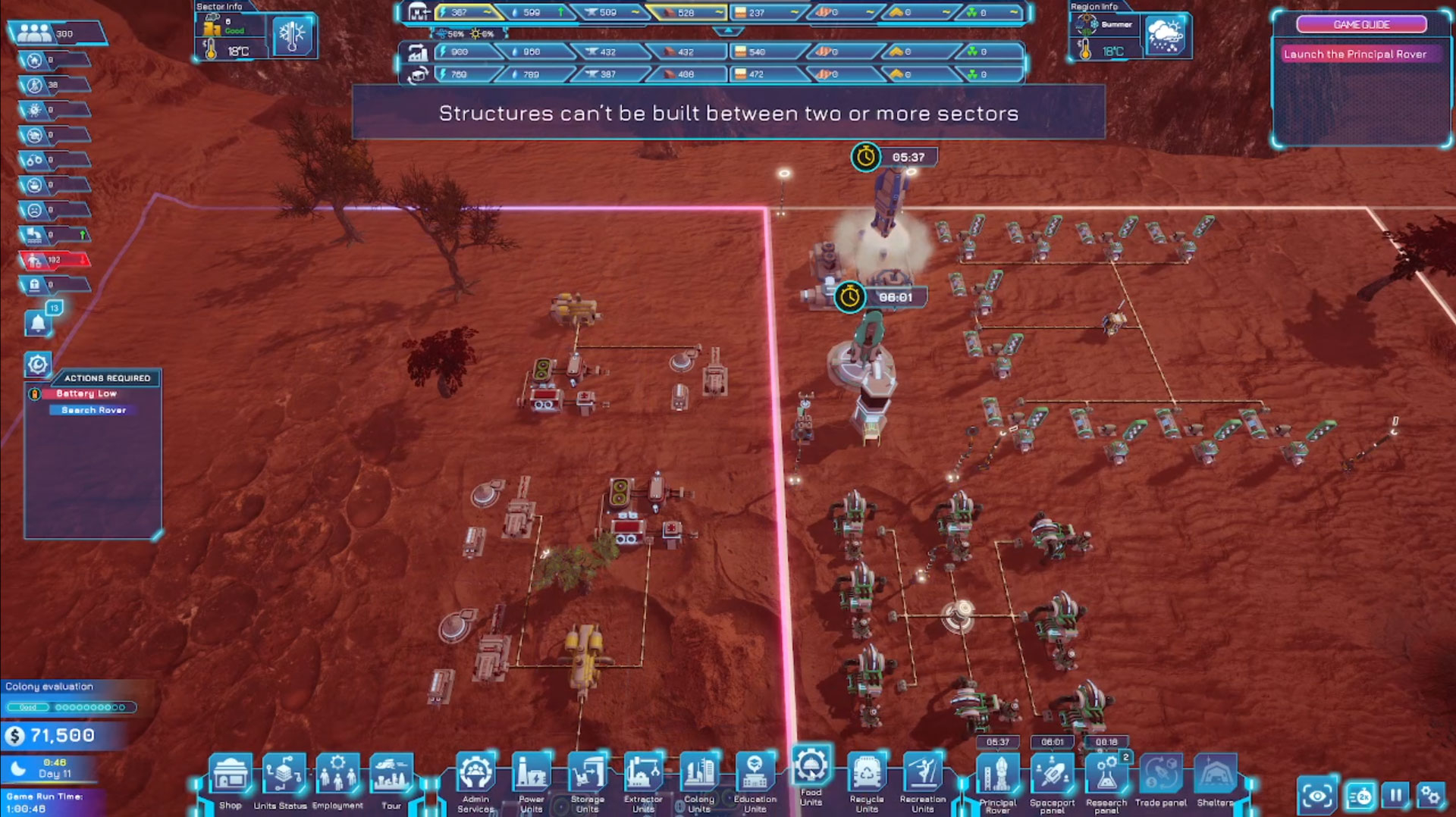Open the Shop panel
The height and width of the screenshot is (817, 1456).
(x=231, y=776)
